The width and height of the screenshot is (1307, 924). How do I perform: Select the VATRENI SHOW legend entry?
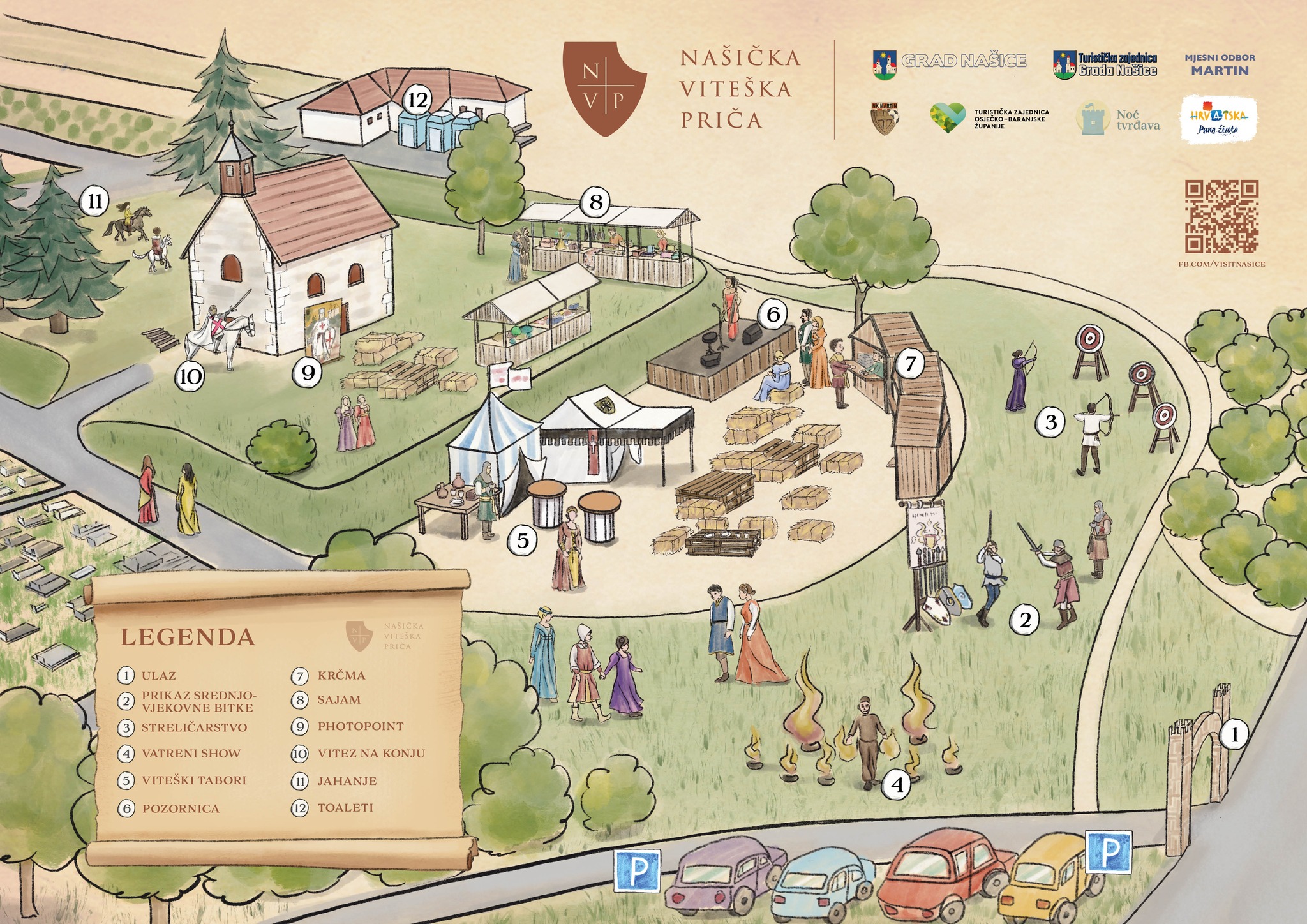[191, 754]
